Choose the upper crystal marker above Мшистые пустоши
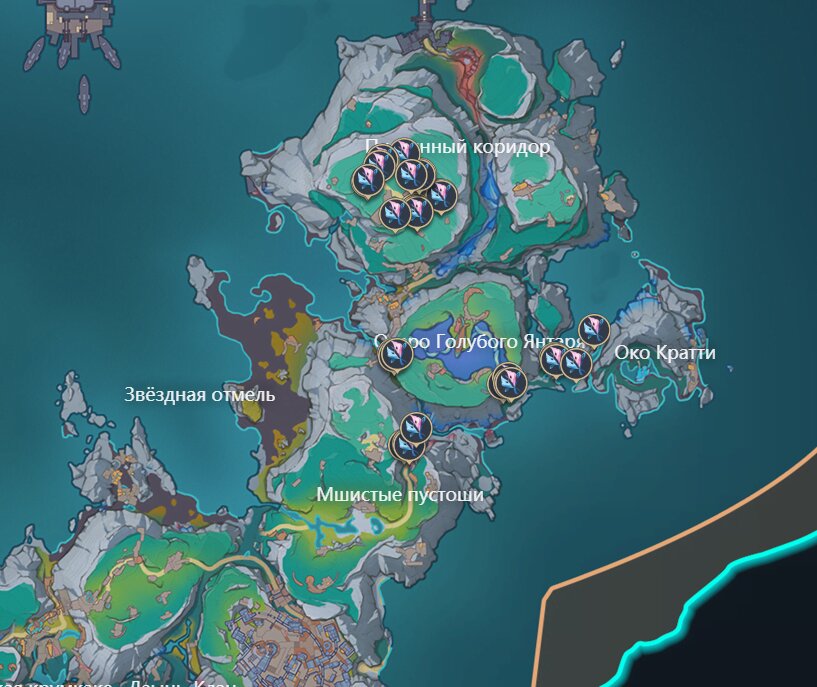The height and width of the screenshot is (687, 817). pos(416,427)
